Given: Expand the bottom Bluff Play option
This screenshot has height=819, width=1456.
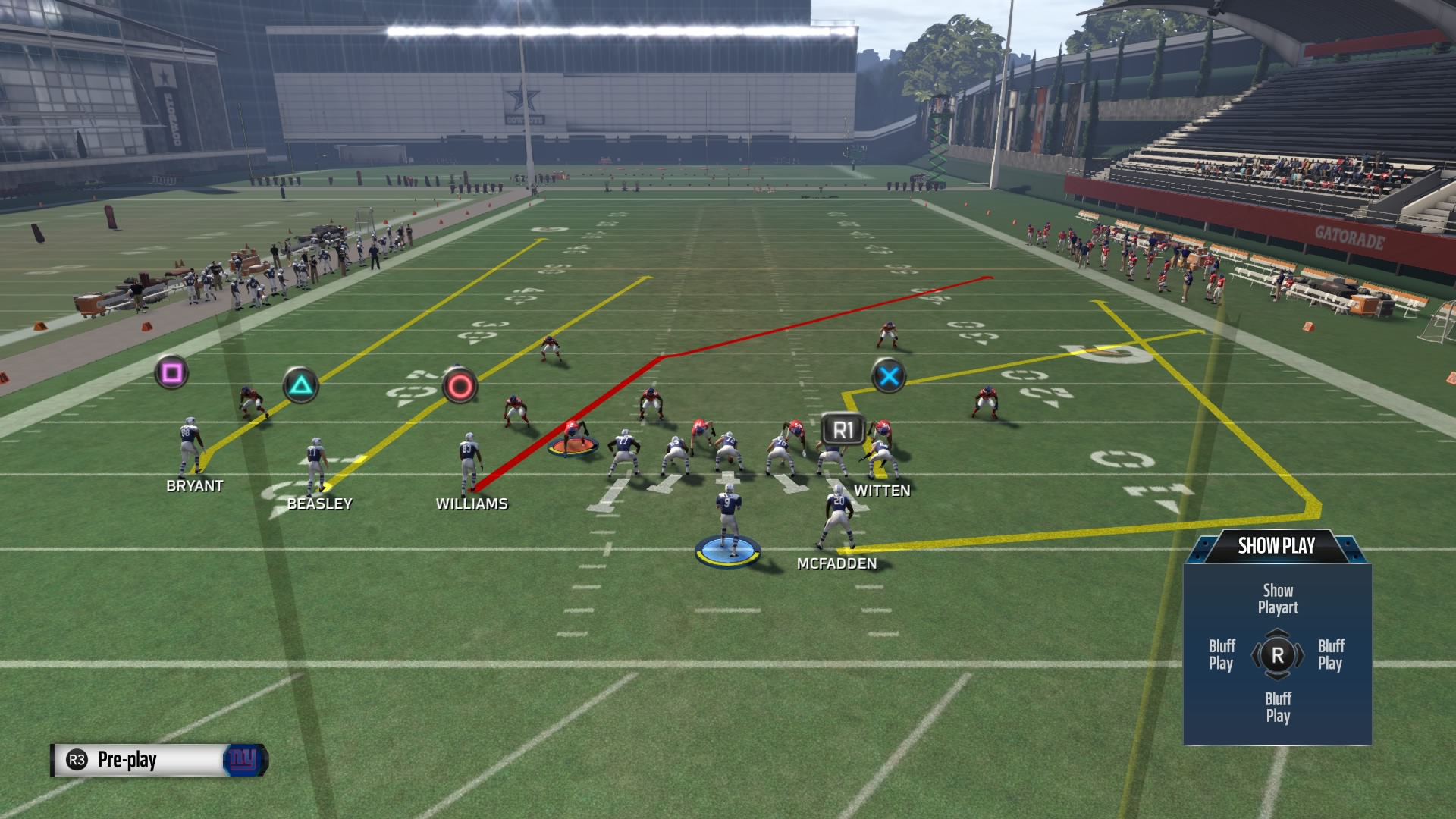Looking at the screenshot, I should coord(1279,708).
